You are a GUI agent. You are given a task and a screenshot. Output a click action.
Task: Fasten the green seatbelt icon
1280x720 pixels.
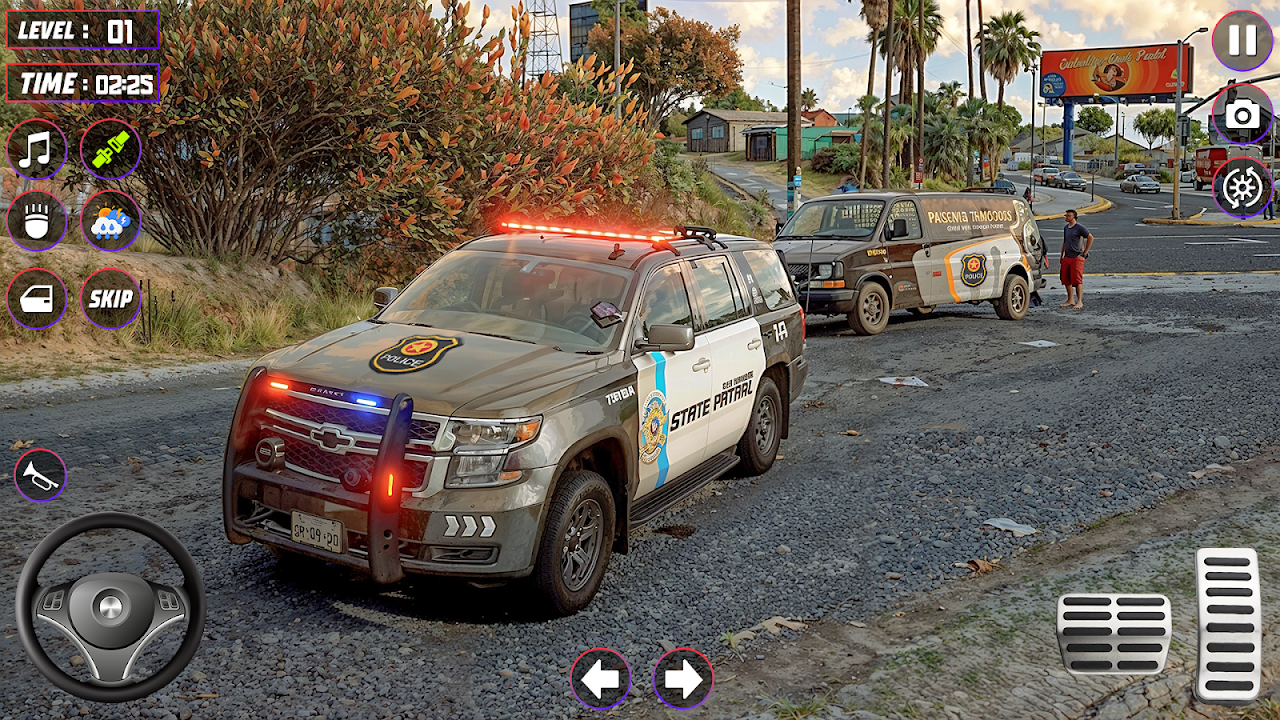pos(110,149)
